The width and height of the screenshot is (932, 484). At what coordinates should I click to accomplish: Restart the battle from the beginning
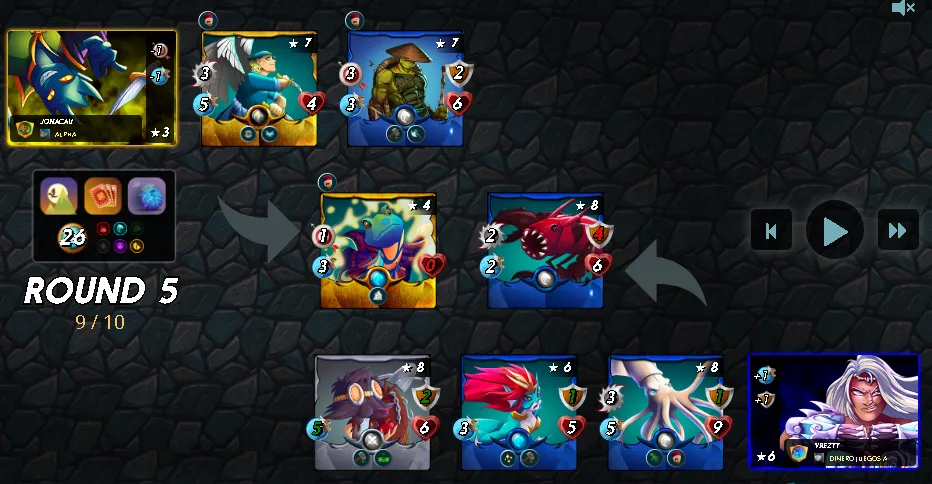click(771, 231)
